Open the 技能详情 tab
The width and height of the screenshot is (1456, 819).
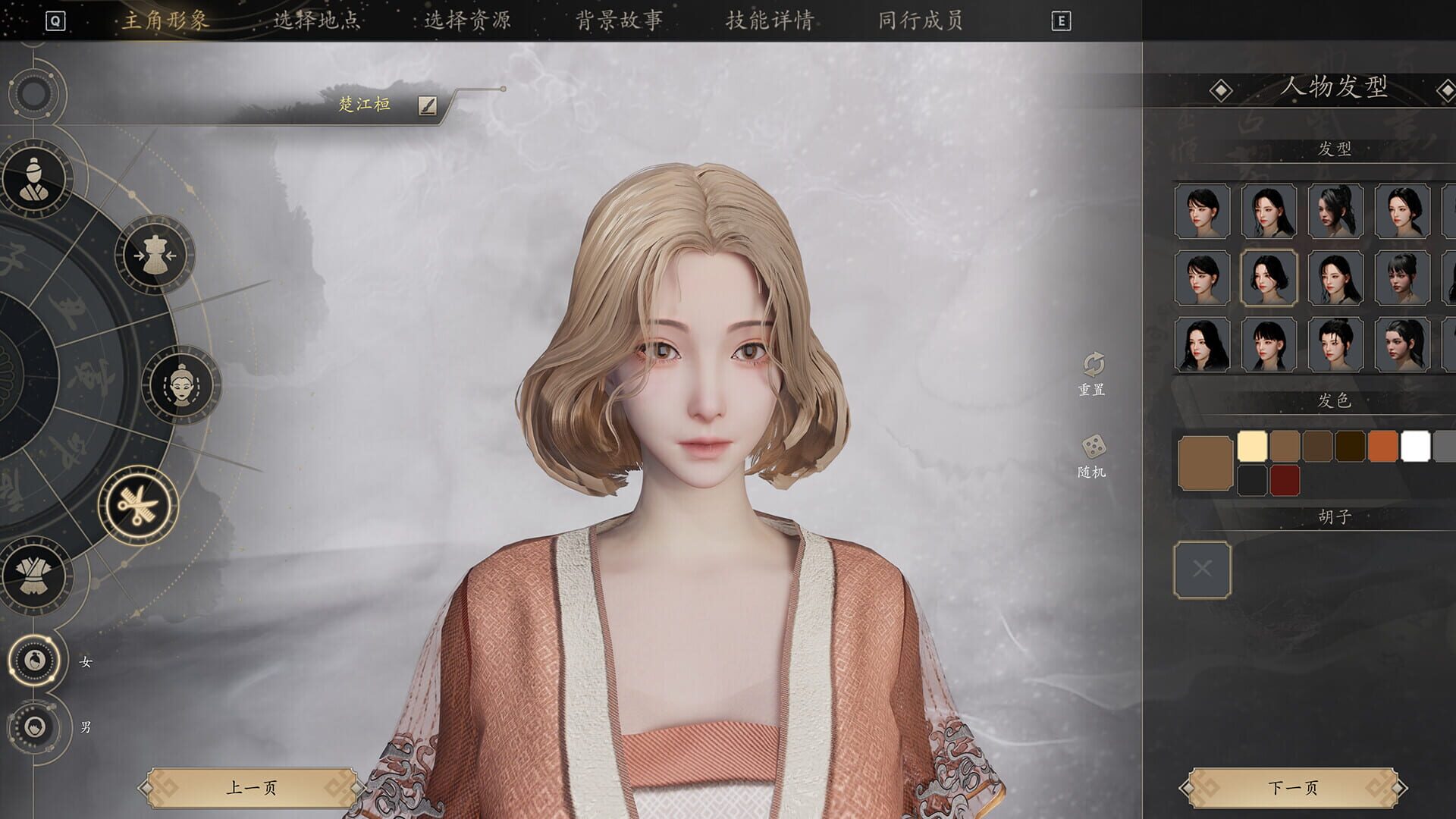click(x=768, y=22)
